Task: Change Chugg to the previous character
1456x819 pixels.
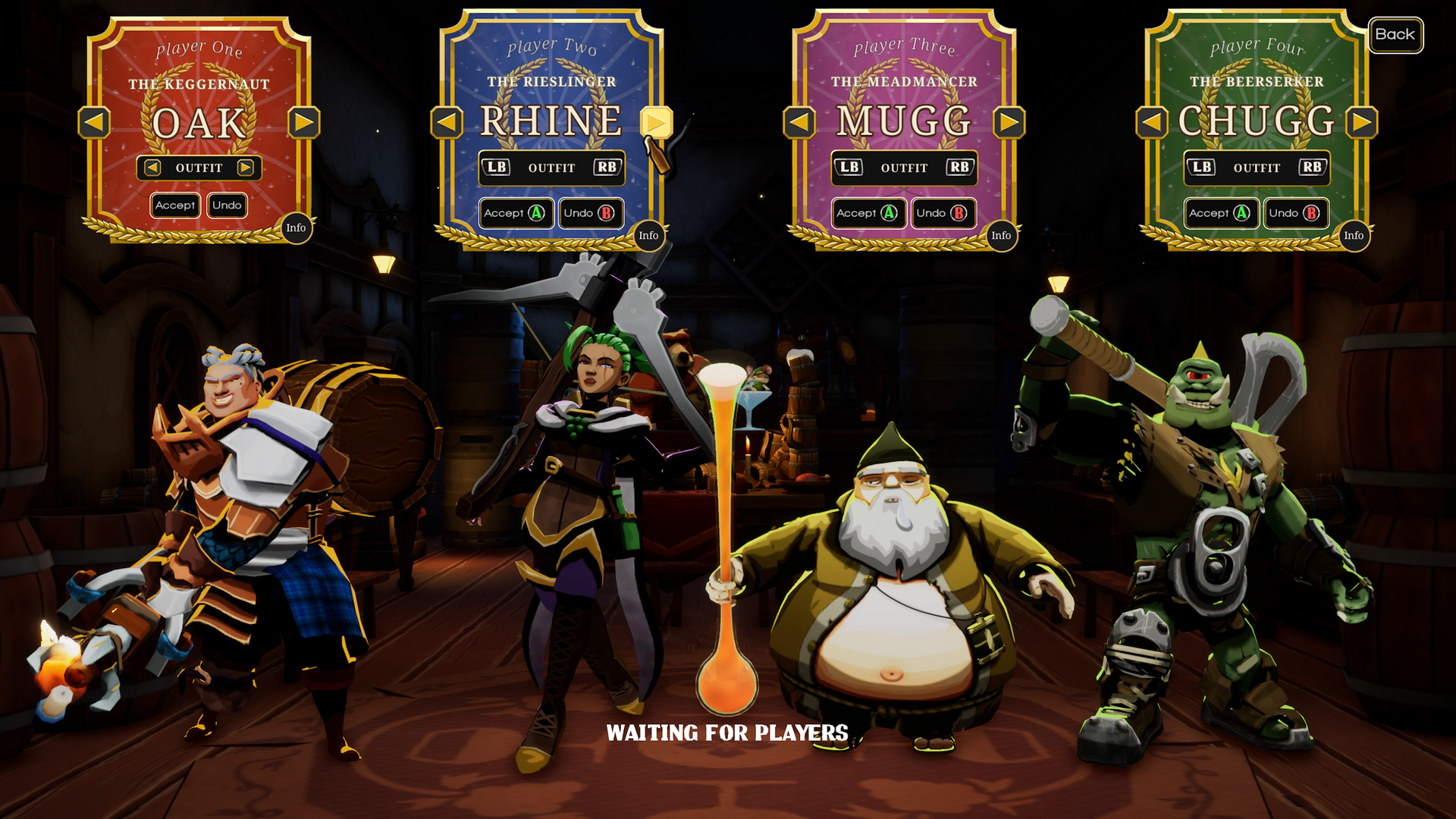Action: point(1152,123)
